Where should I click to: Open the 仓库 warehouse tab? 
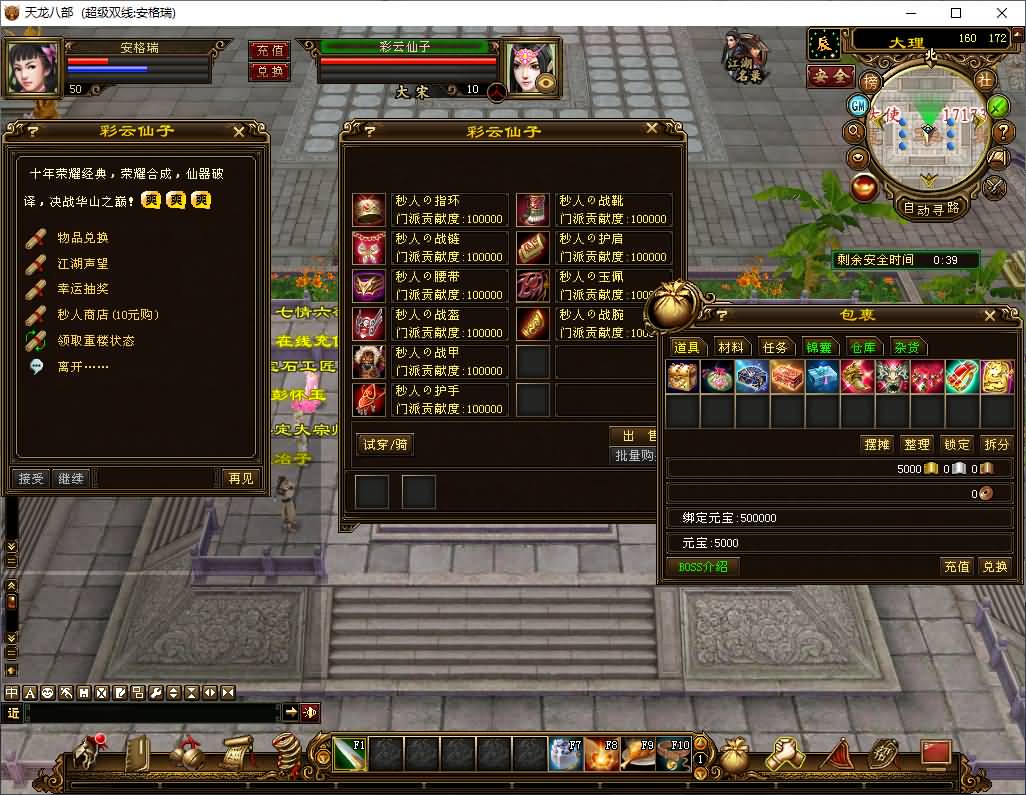[x=862, y=347]
